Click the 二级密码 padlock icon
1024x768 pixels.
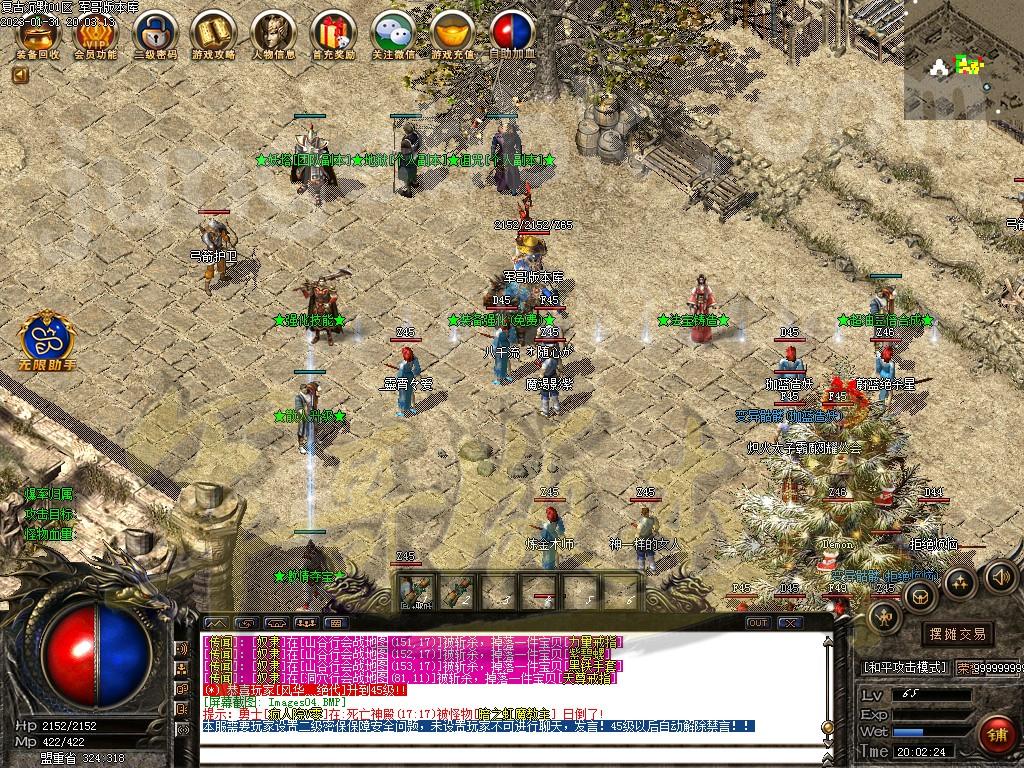[155, 32]
